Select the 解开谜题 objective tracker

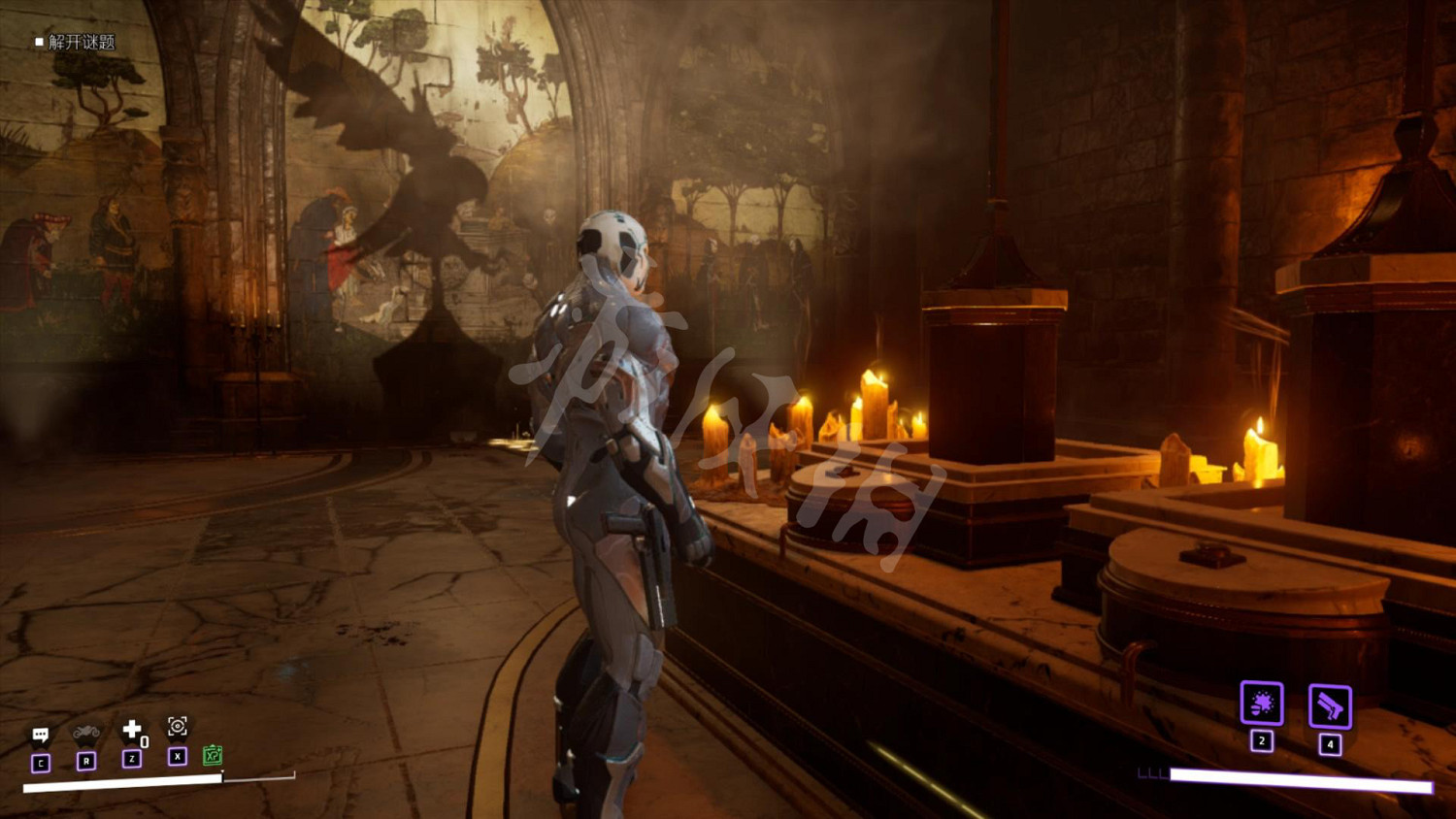[76, 42]
